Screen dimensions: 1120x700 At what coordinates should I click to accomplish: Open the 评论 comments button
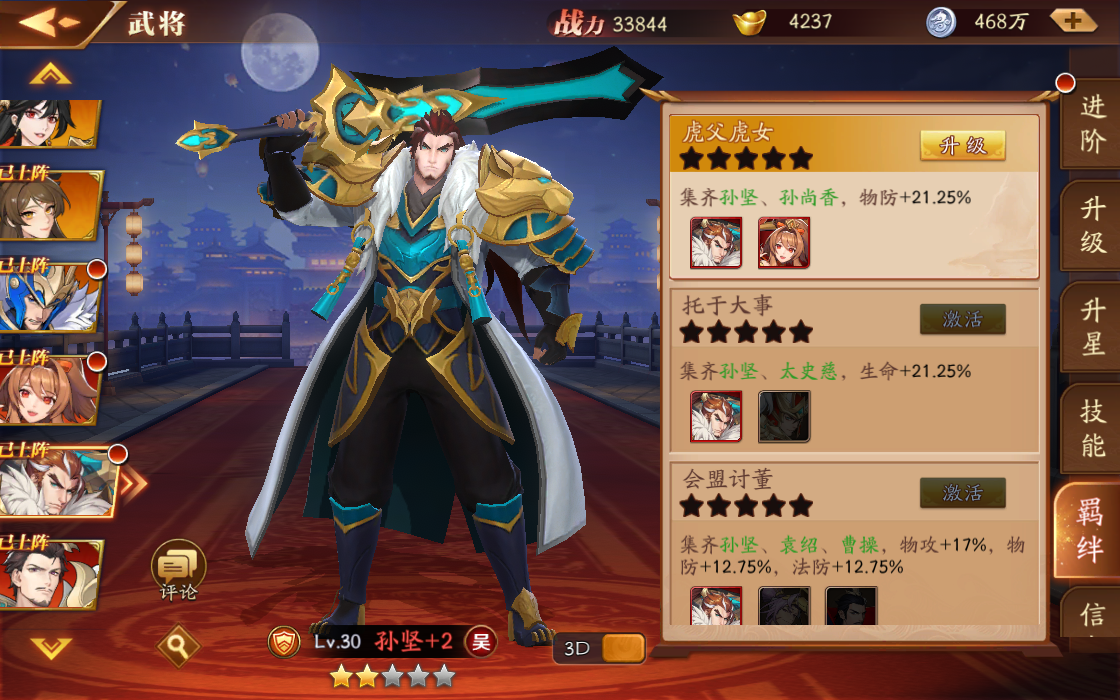pyautogui.click(x=179, y=570)
